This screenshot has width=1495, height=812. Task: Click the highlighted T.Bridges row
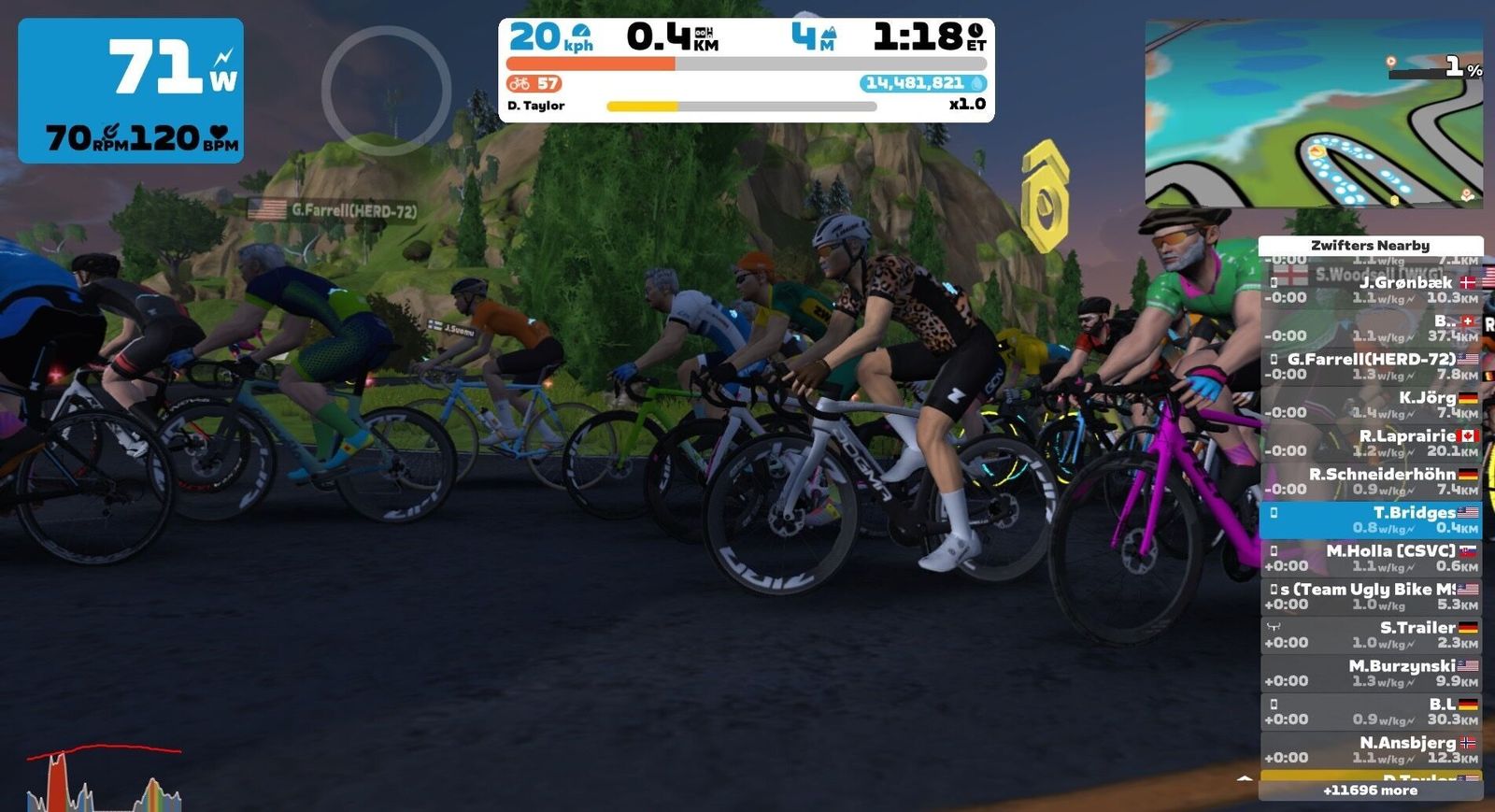point(1371,520)
